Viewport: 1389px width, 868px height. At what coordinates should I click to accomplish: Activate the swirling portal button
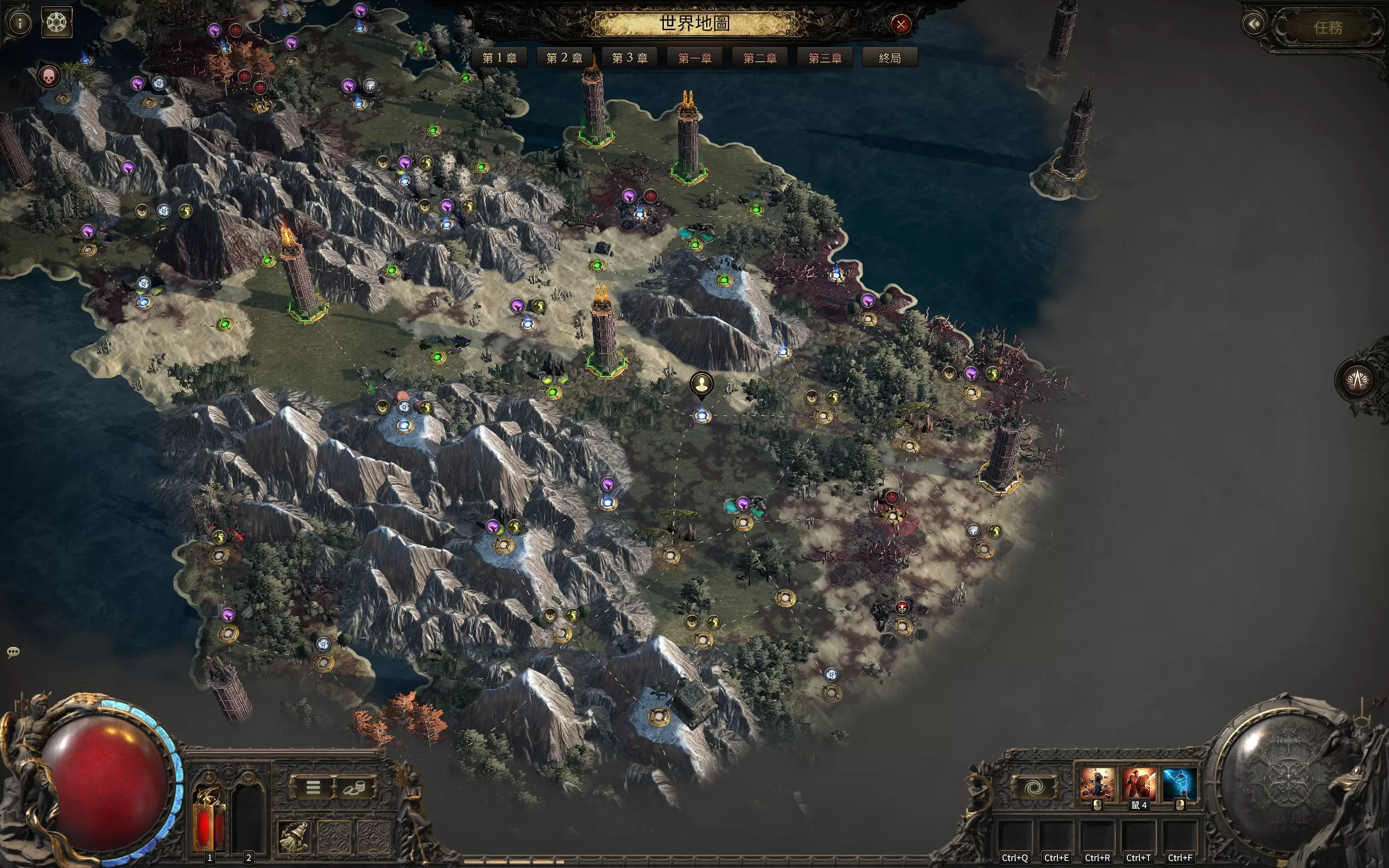tap(1035, 787)
